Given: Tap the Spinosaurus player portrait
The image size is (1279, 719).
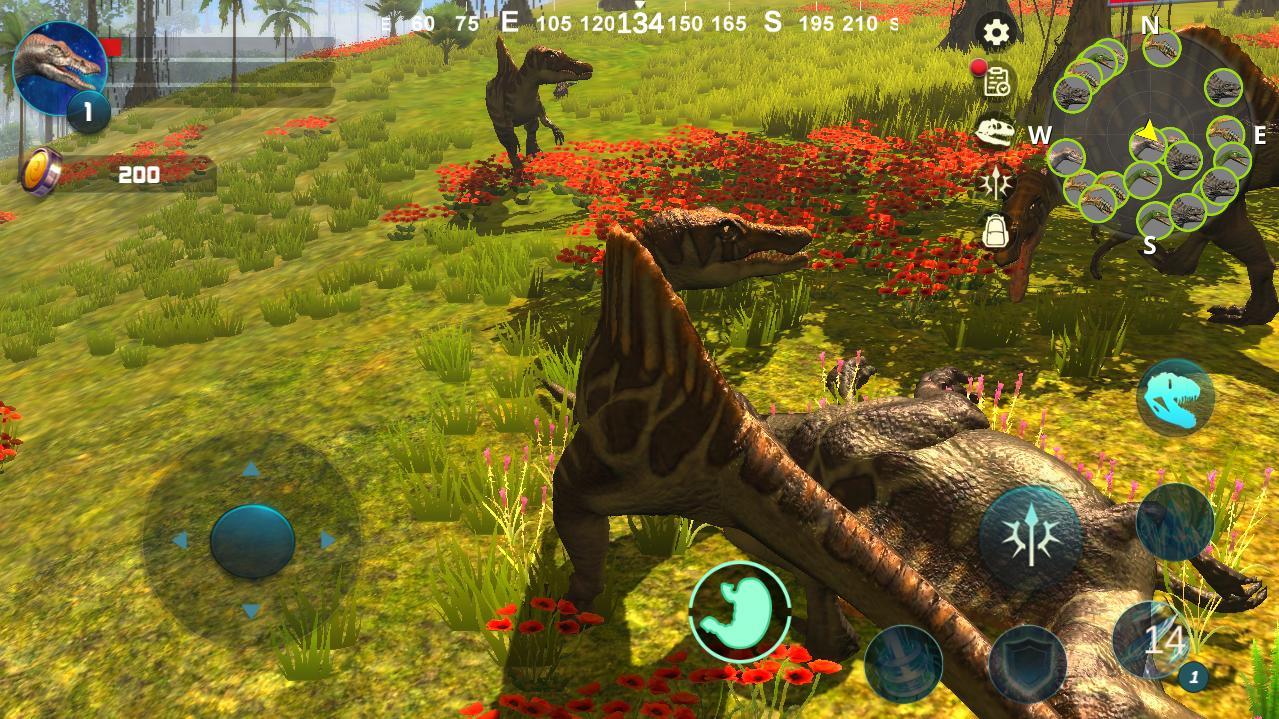Looking at the screenshot, I should (58, 68).
